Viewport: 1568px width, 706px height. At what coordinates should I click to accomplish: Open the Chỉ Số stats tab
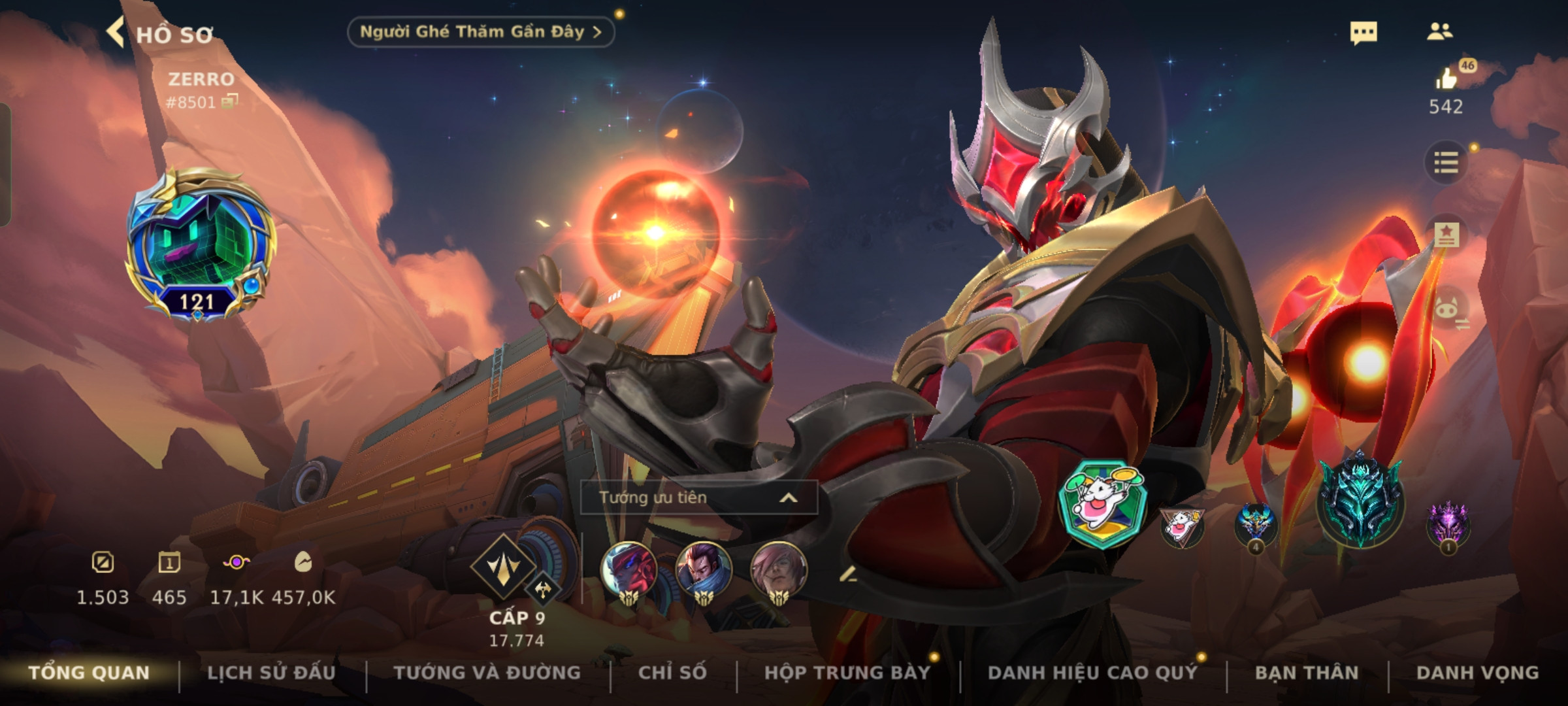[x=672, y=673]
